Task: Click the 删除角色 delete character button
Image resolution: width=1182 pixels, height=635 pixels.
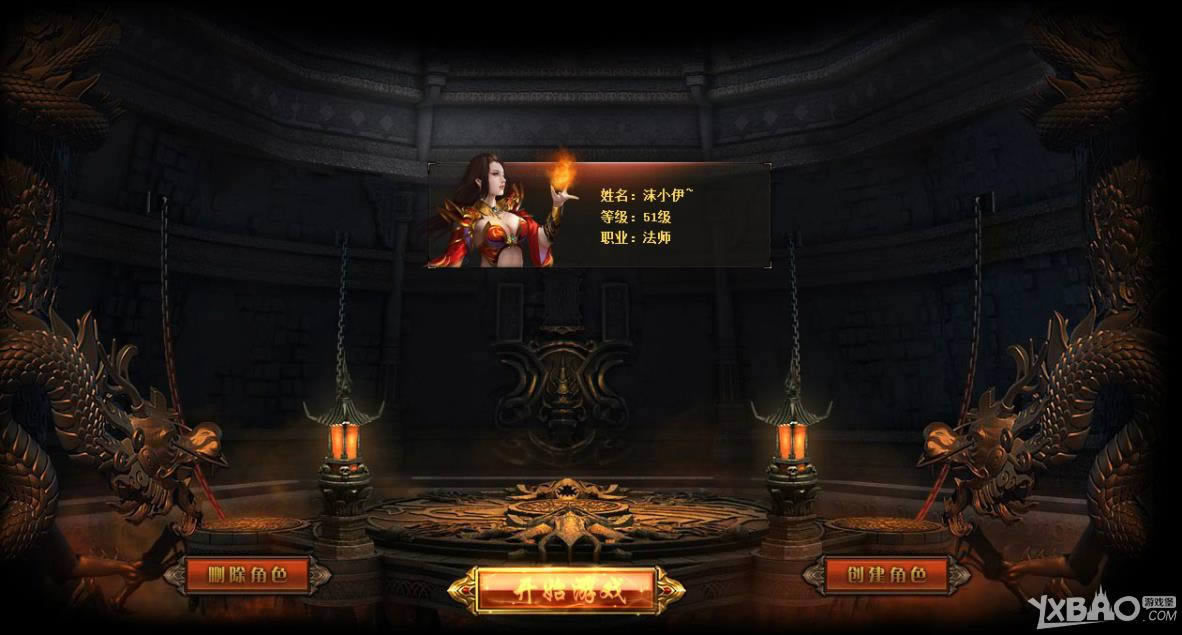Action: pos(247,575)
